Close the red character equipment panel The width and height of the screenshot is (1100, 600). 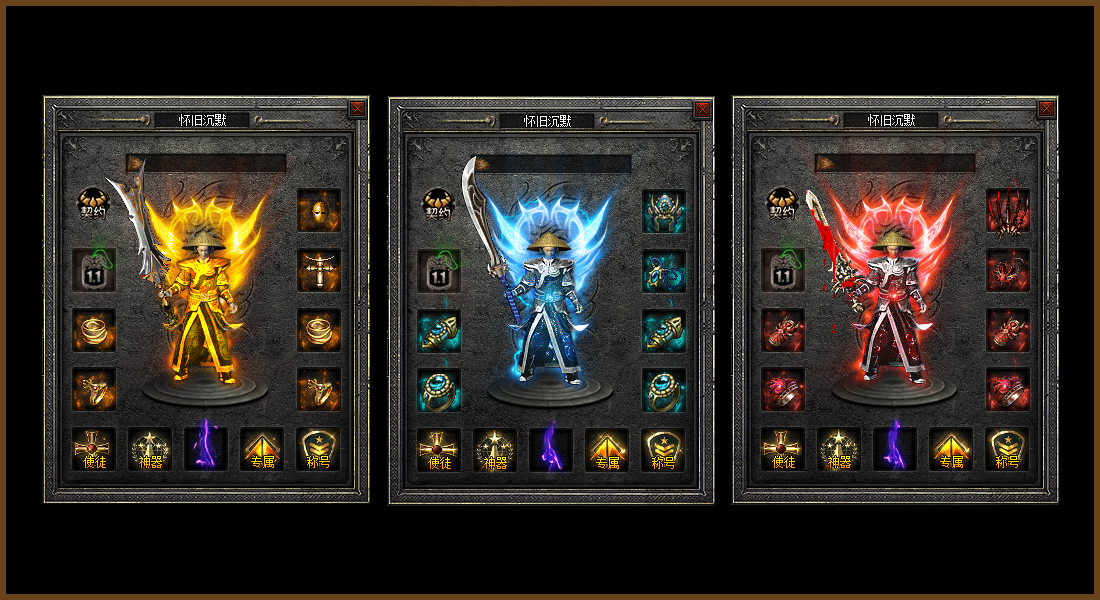(1046, 108)
